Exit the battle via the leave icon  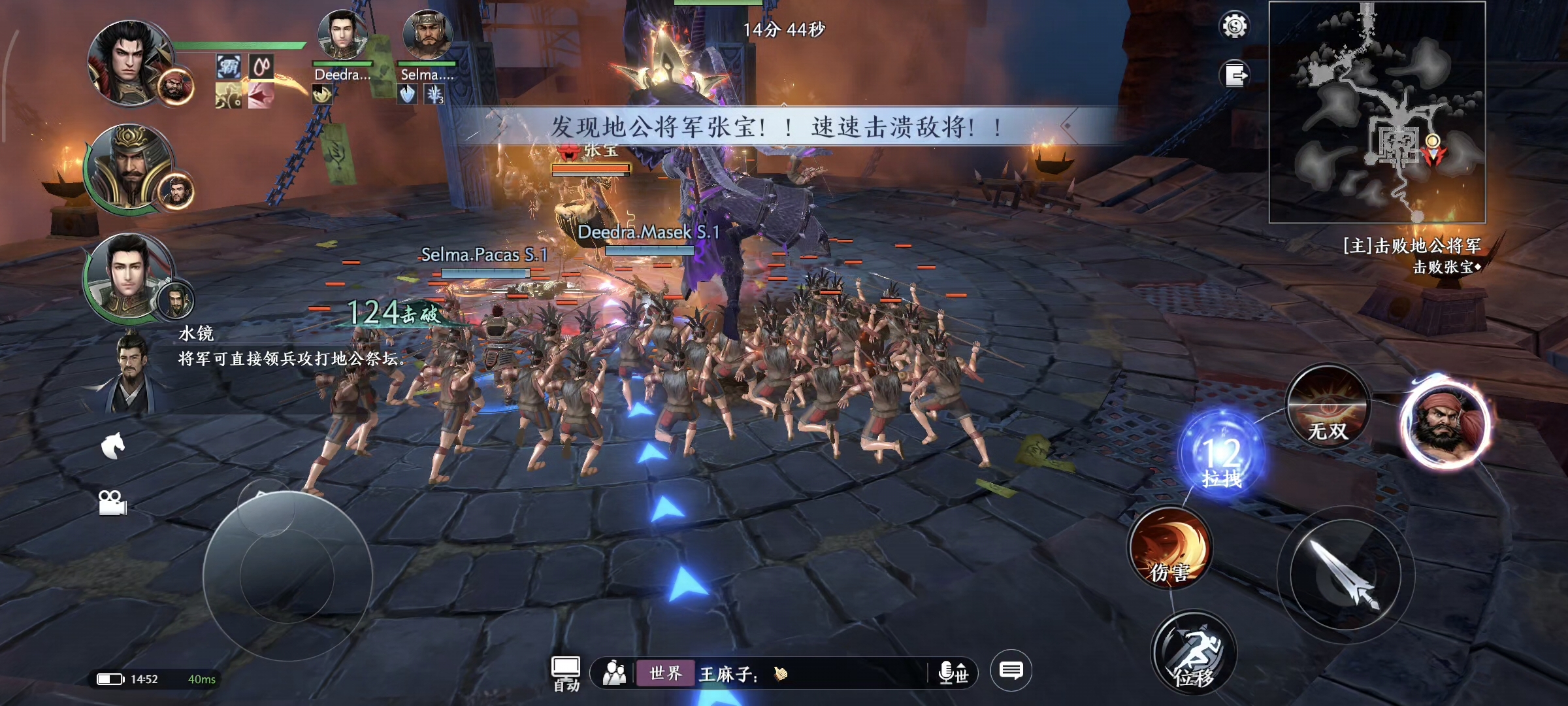click(x=1234, y=75)
